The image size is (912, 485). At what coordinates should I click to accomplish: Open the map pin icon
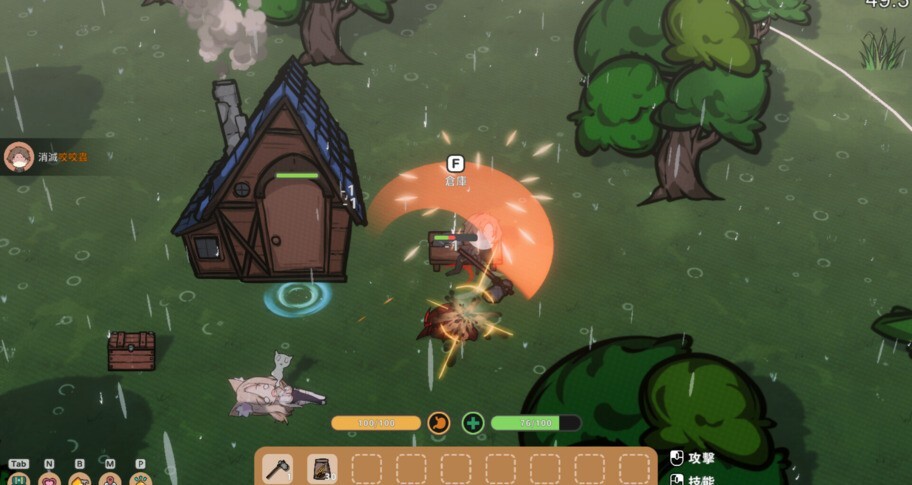[x=110, y=479]
